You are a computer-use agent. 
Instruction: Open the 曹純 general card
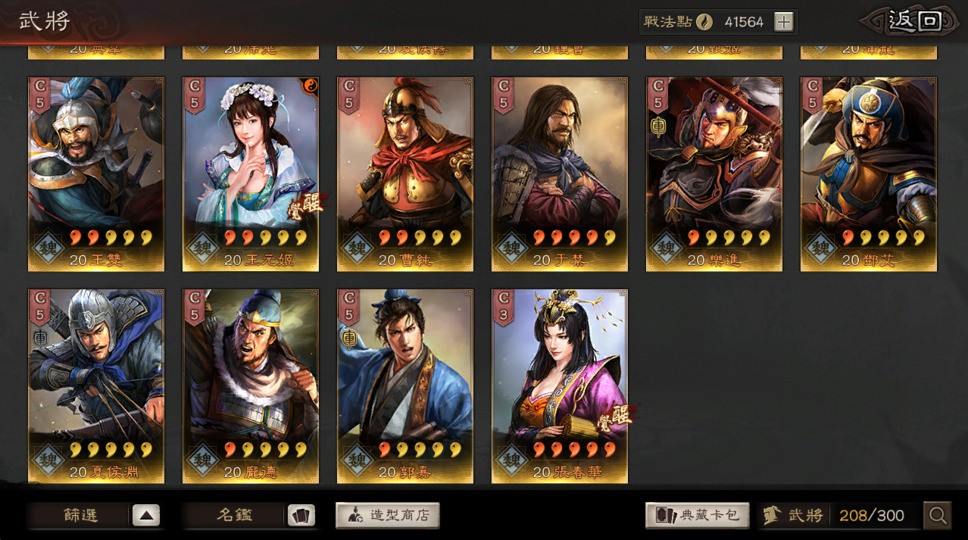pos(405,174)
